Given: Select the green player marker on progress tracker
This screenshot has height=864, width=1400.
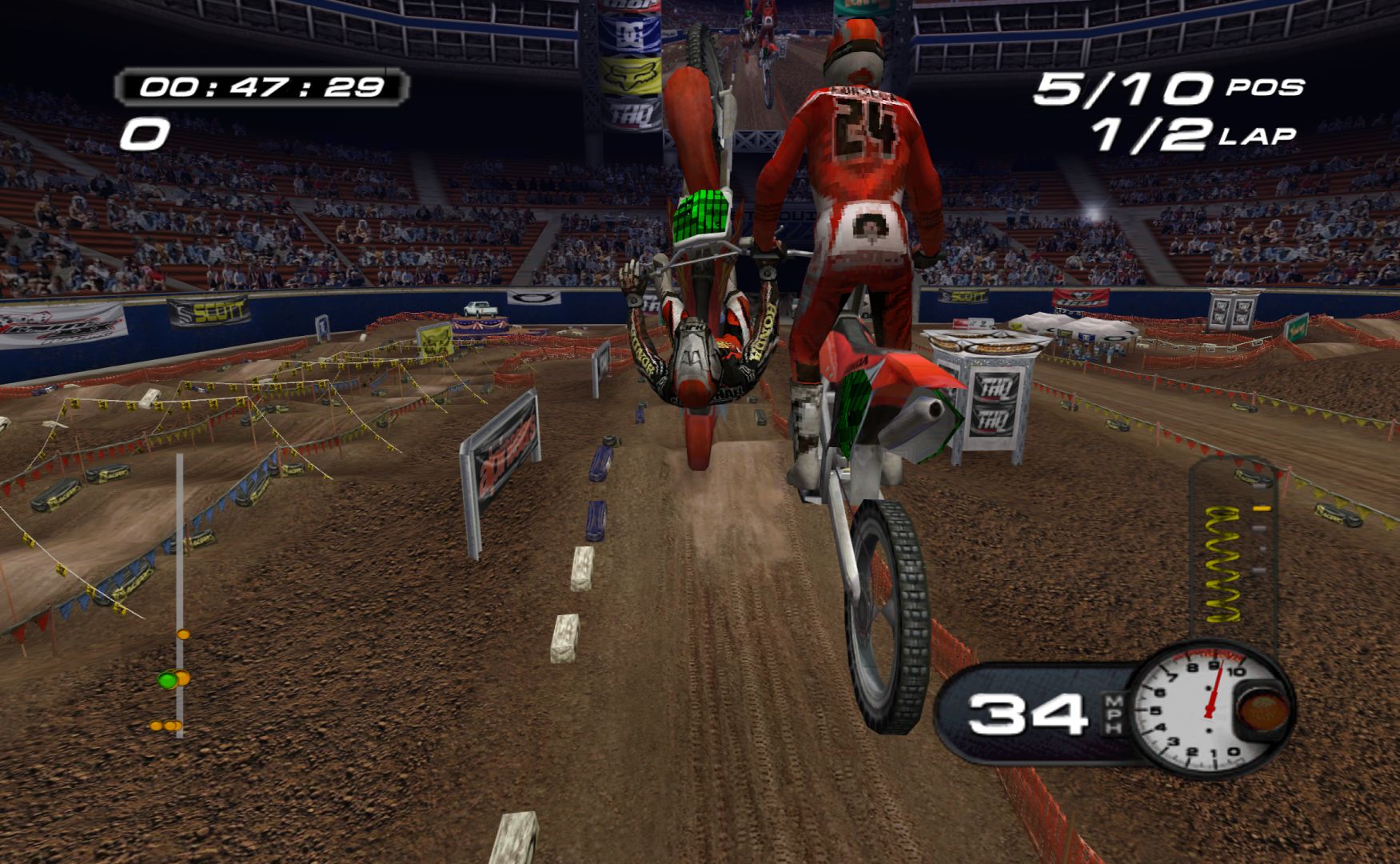Looking at the screenshot, I should pos(167,680).
